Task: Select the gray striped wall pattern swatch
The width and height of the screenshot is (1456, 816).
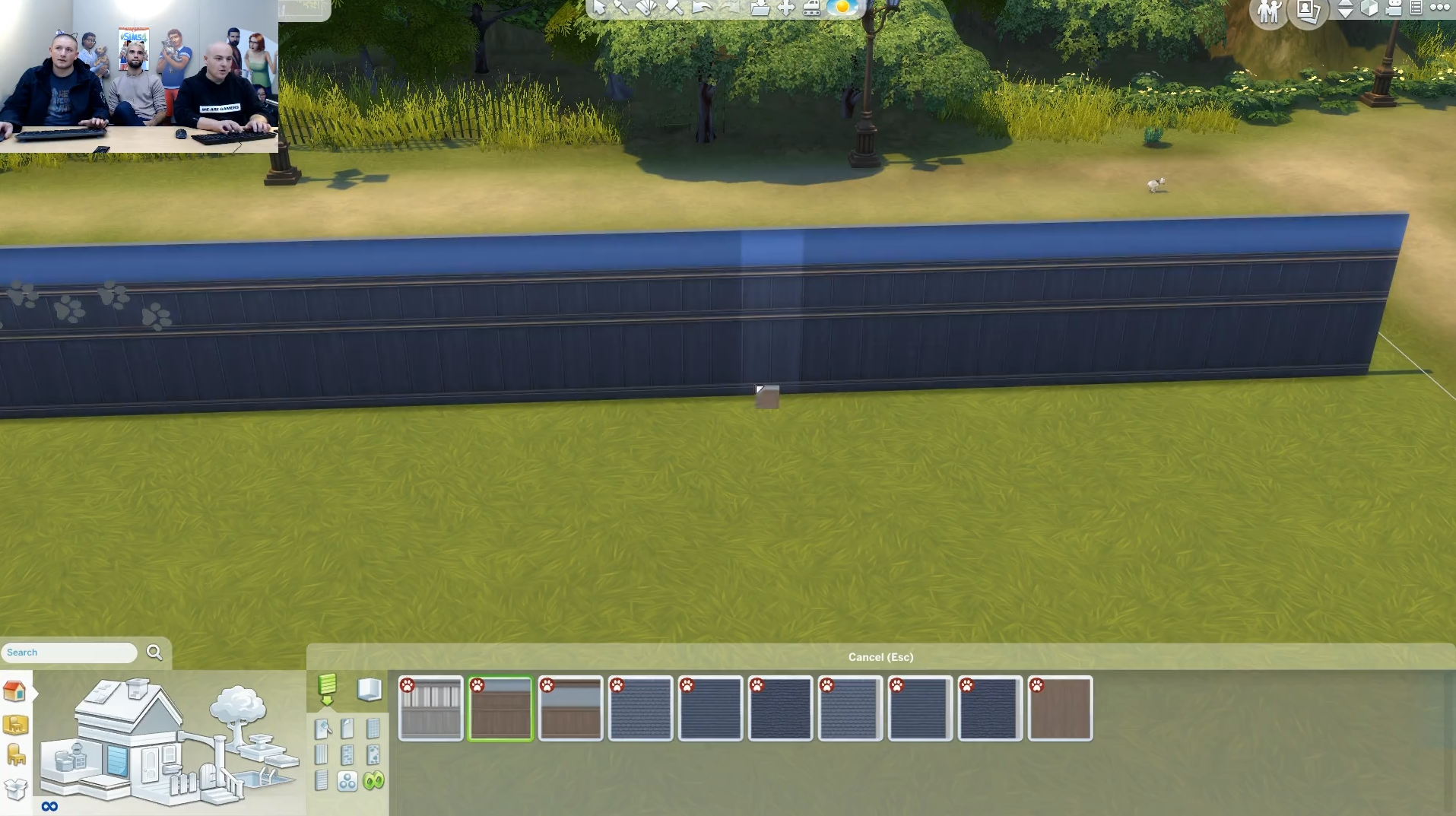Action: 430,708
